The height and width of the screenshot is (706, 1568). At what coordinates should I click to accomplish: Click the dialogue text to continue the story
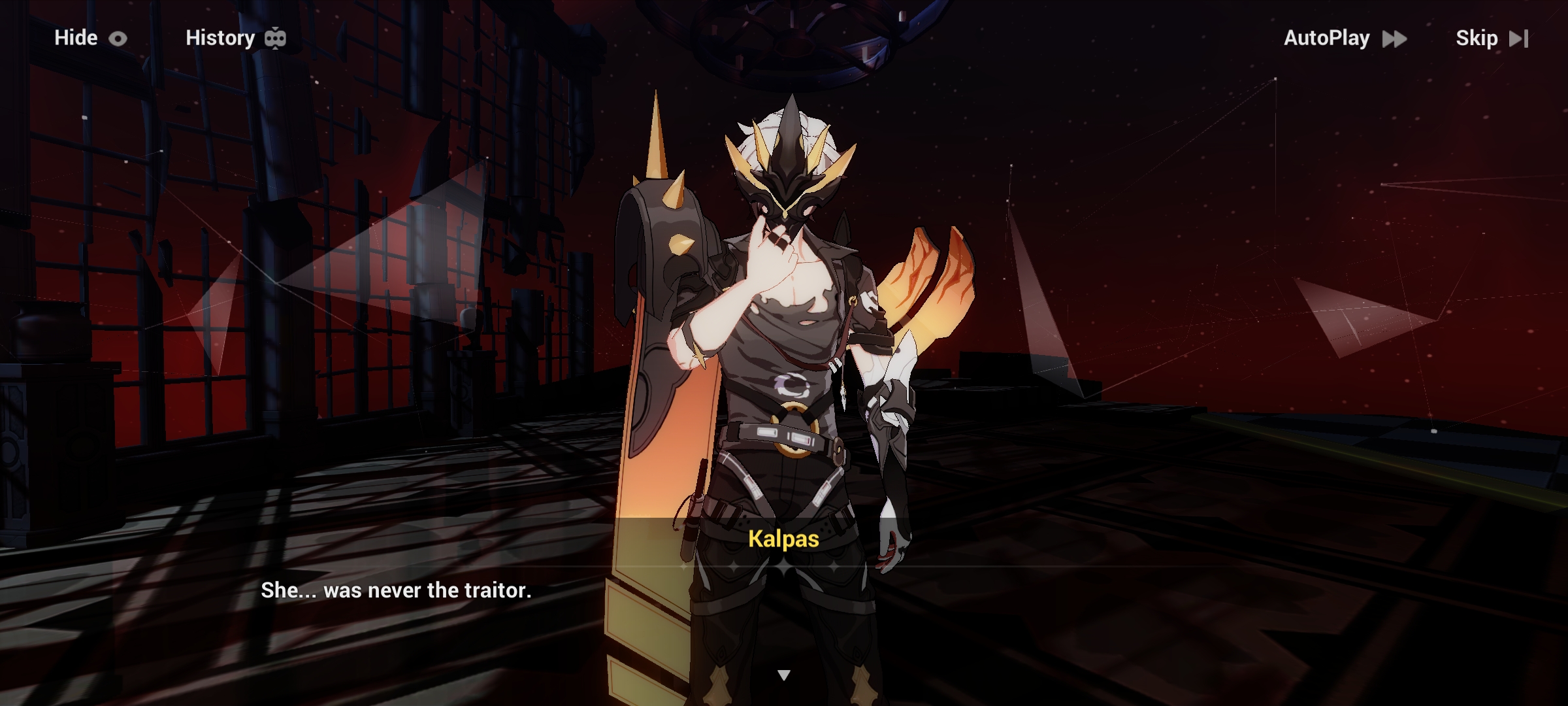click(x=395, y=590)
